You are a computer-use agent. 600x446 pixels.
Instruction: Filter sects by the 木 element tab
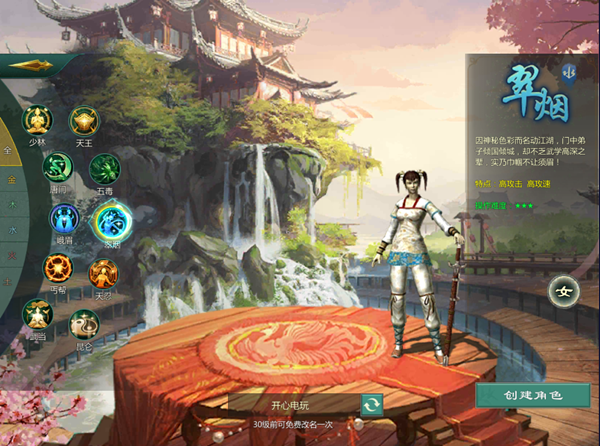[x=12, y=204]
